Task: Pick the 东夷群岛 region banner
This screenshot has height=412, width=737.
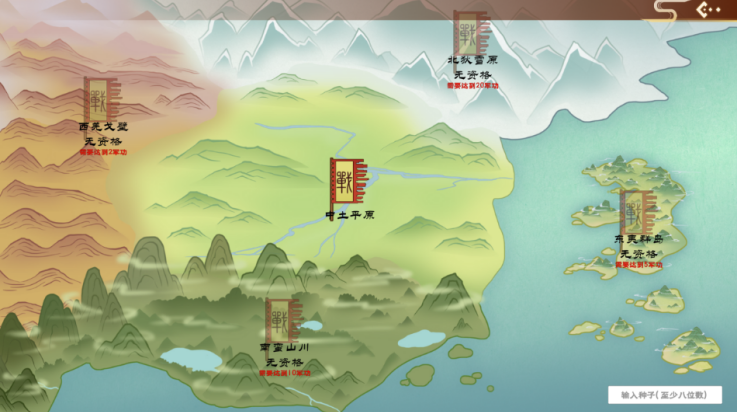Action: pos(635,211)
